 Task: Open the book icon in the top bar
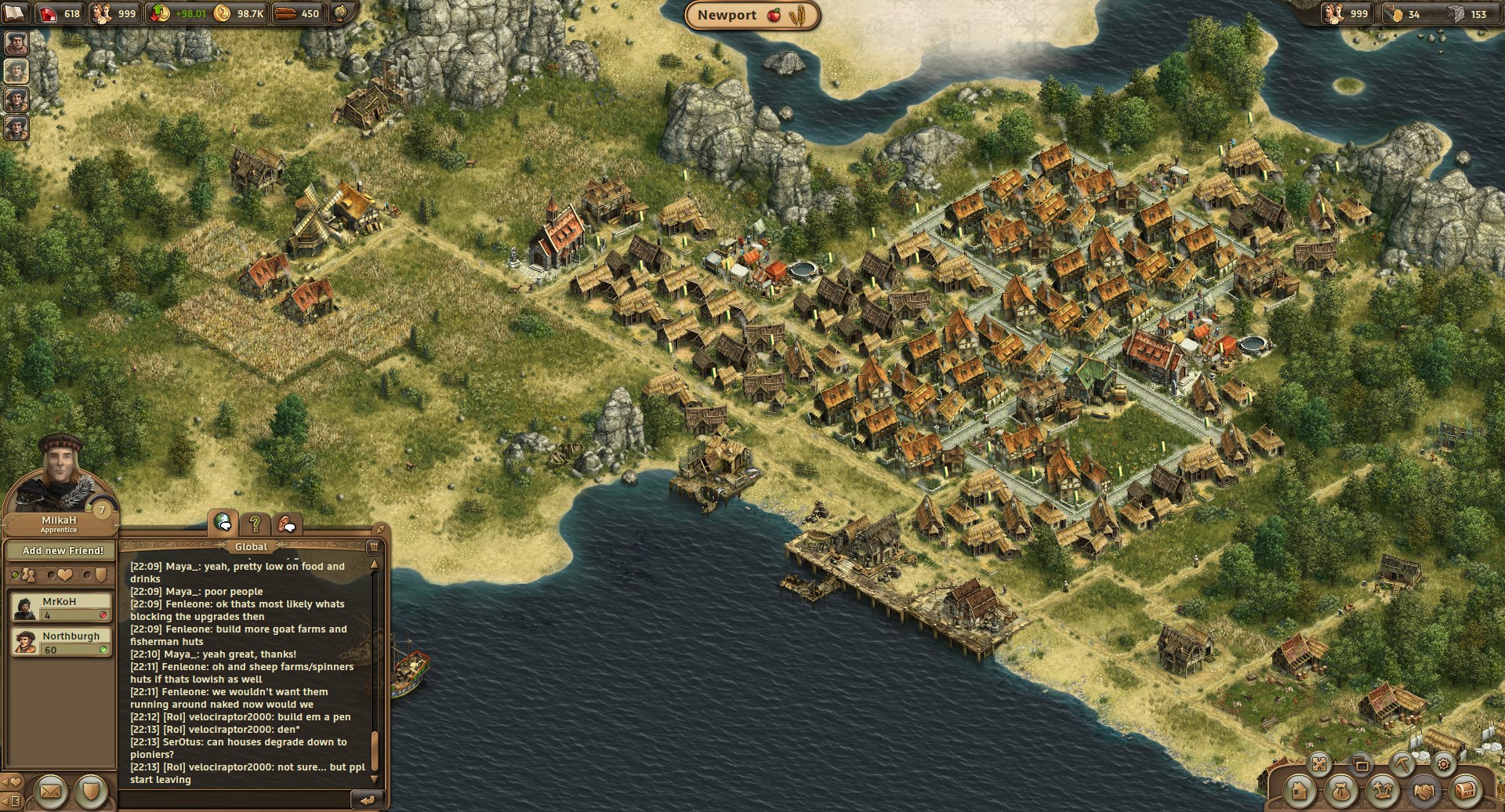(x=14, y=13)
